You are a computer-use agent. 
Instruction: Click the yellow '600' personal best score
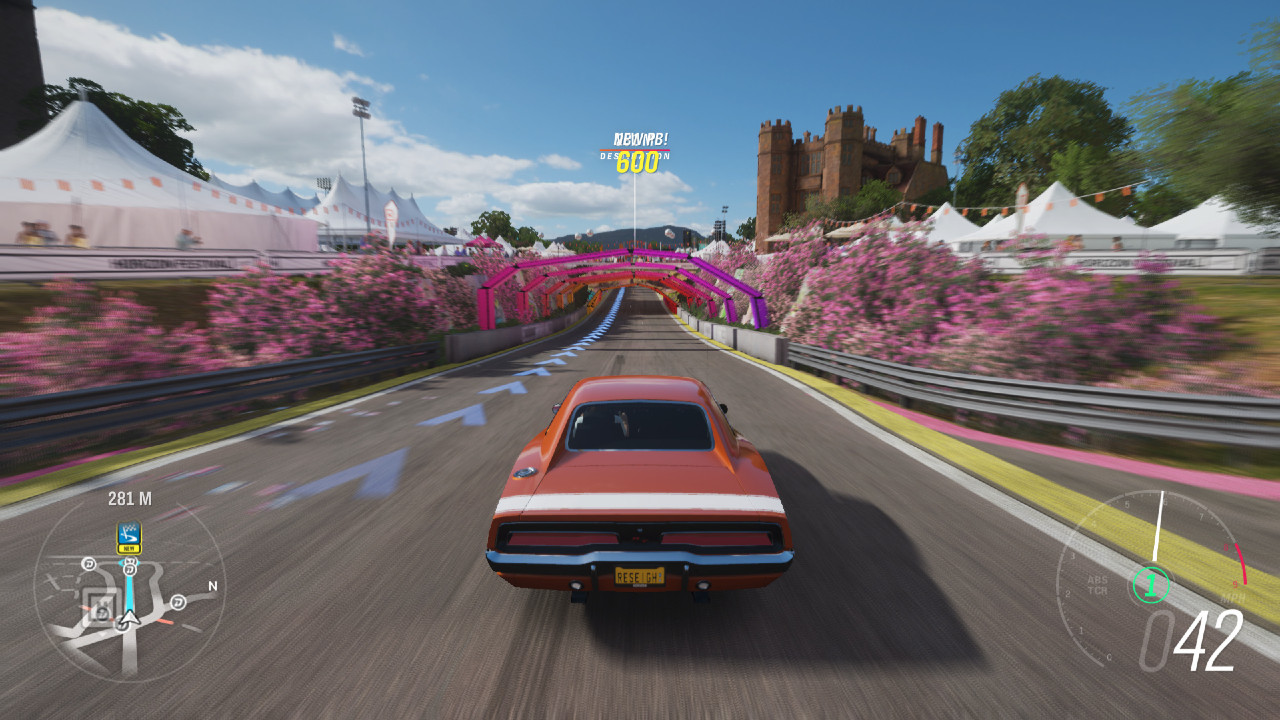click(x=637, y=162)
